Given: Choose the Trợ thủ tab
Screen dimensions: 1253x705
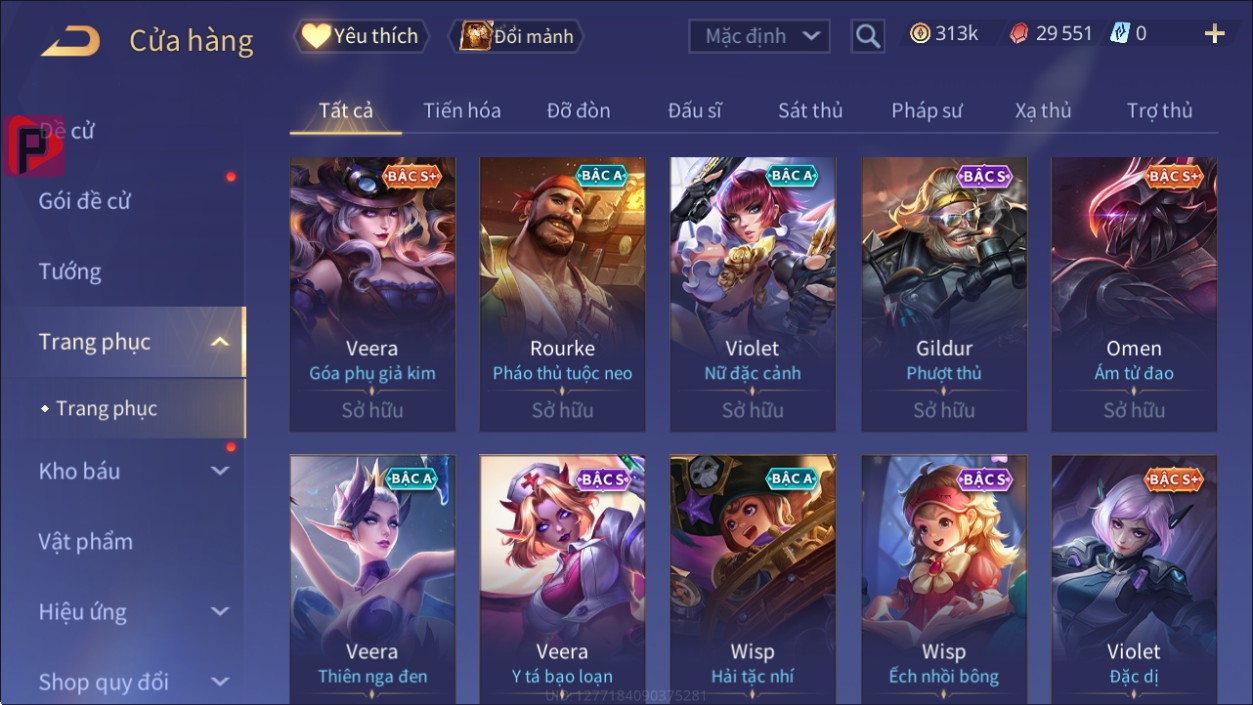Looking at the screenshot, I should pos(1159,111).
